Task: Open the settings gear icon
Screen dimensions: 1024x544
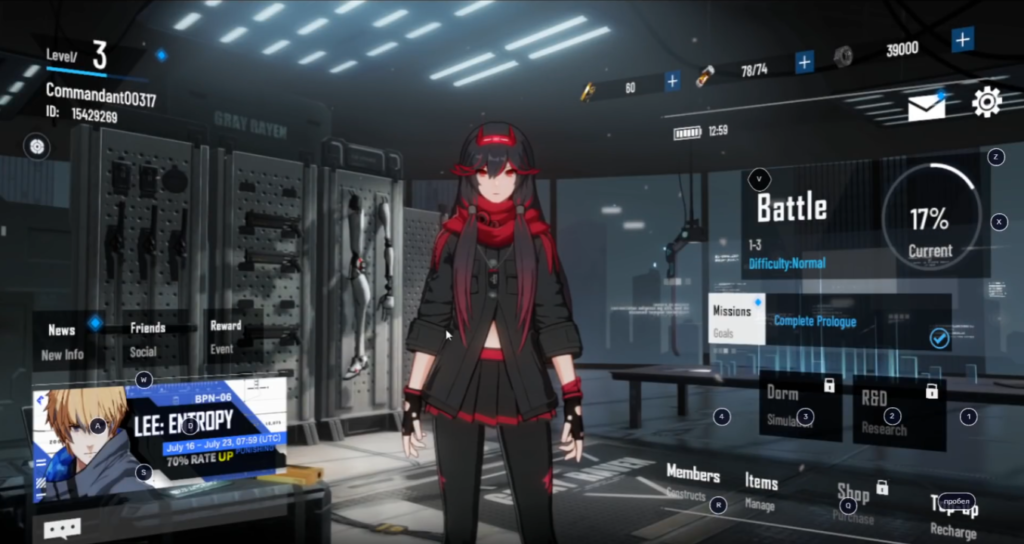Action: 986,101
